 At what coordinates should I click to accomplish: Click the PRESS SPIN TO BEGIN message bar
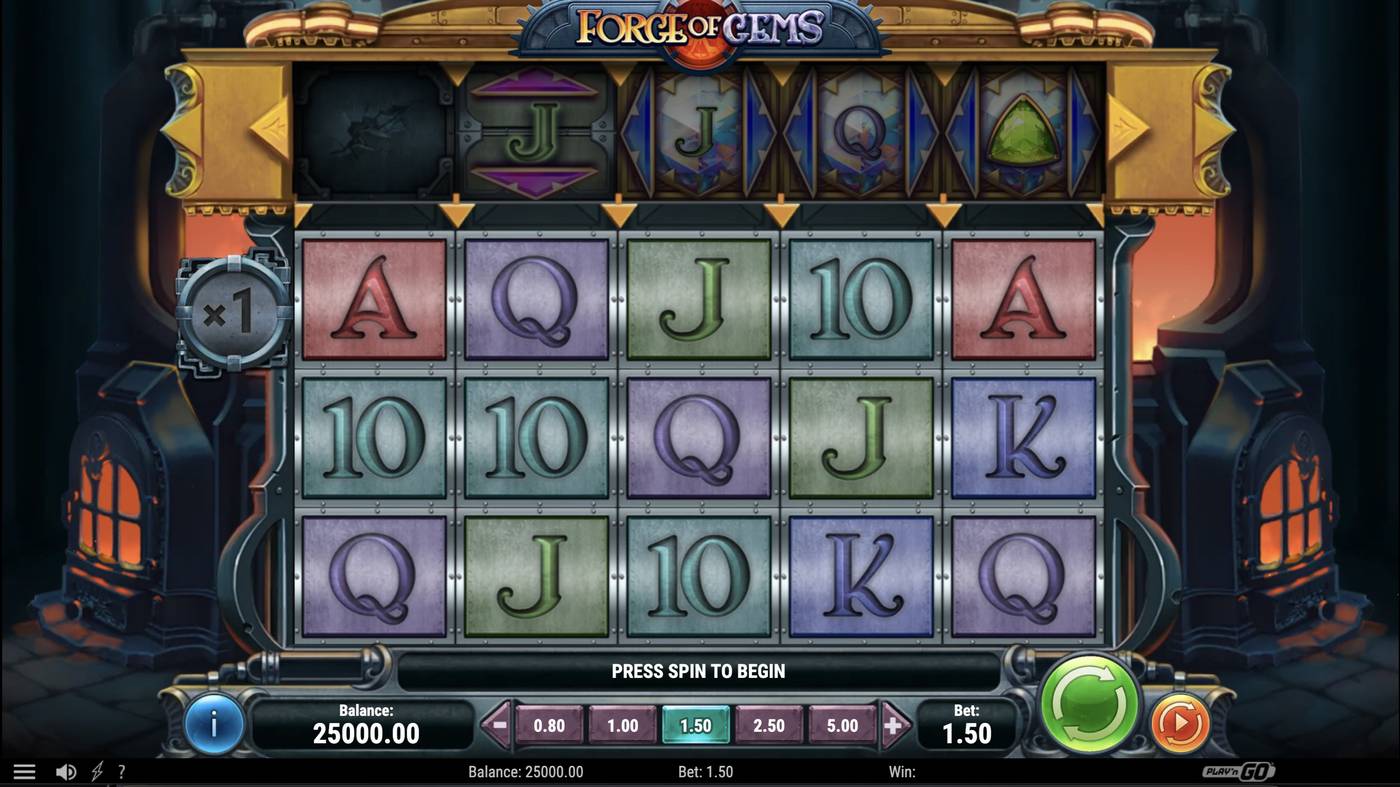click(x=698, y=671)
